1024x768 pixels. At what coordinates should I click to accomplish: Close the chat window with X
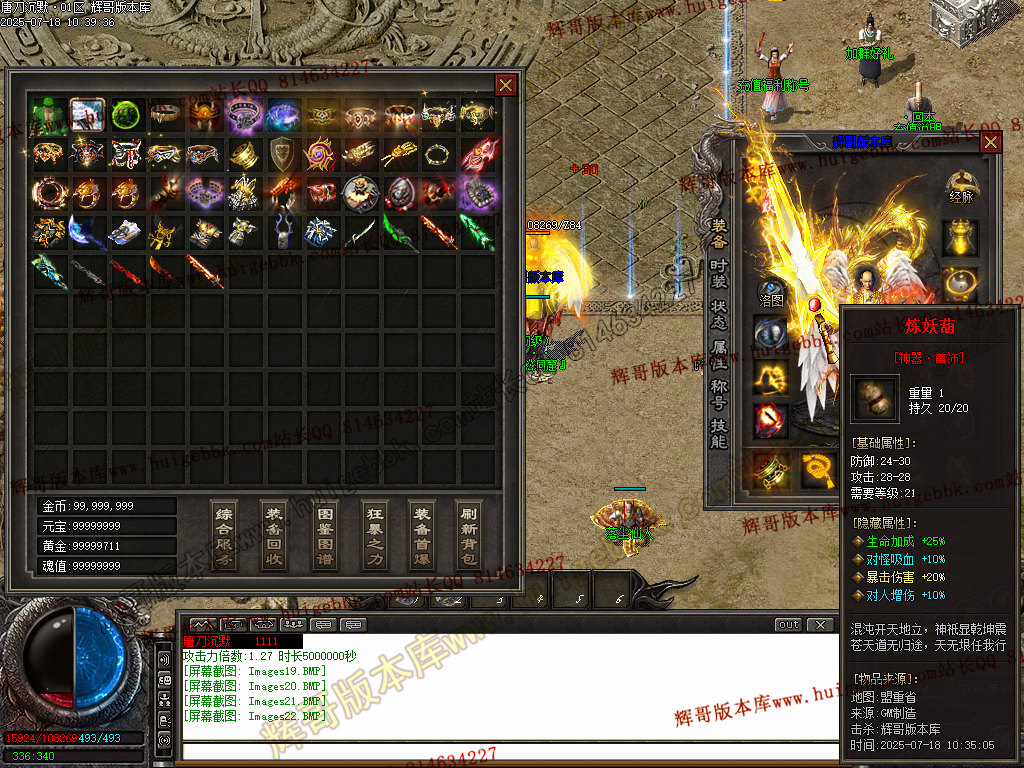click(820, 625)
